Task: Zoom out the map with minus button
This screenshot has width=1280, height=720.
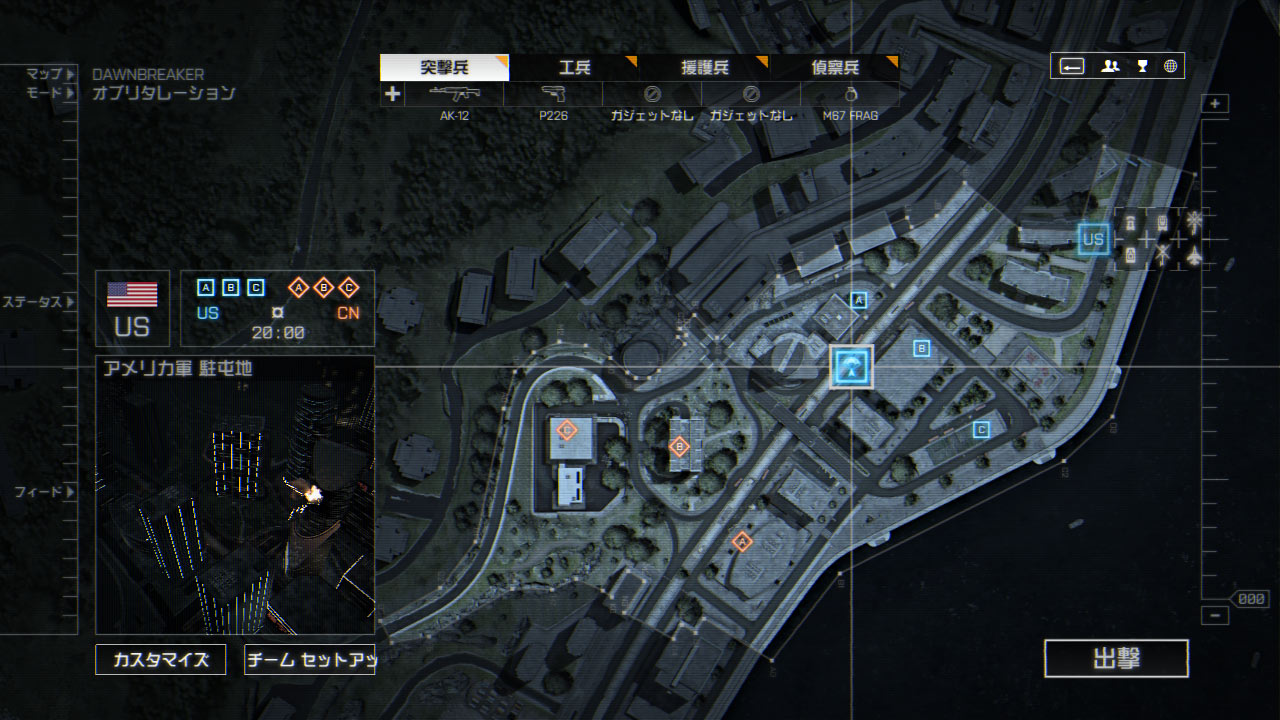Action: pos(1215,616)
